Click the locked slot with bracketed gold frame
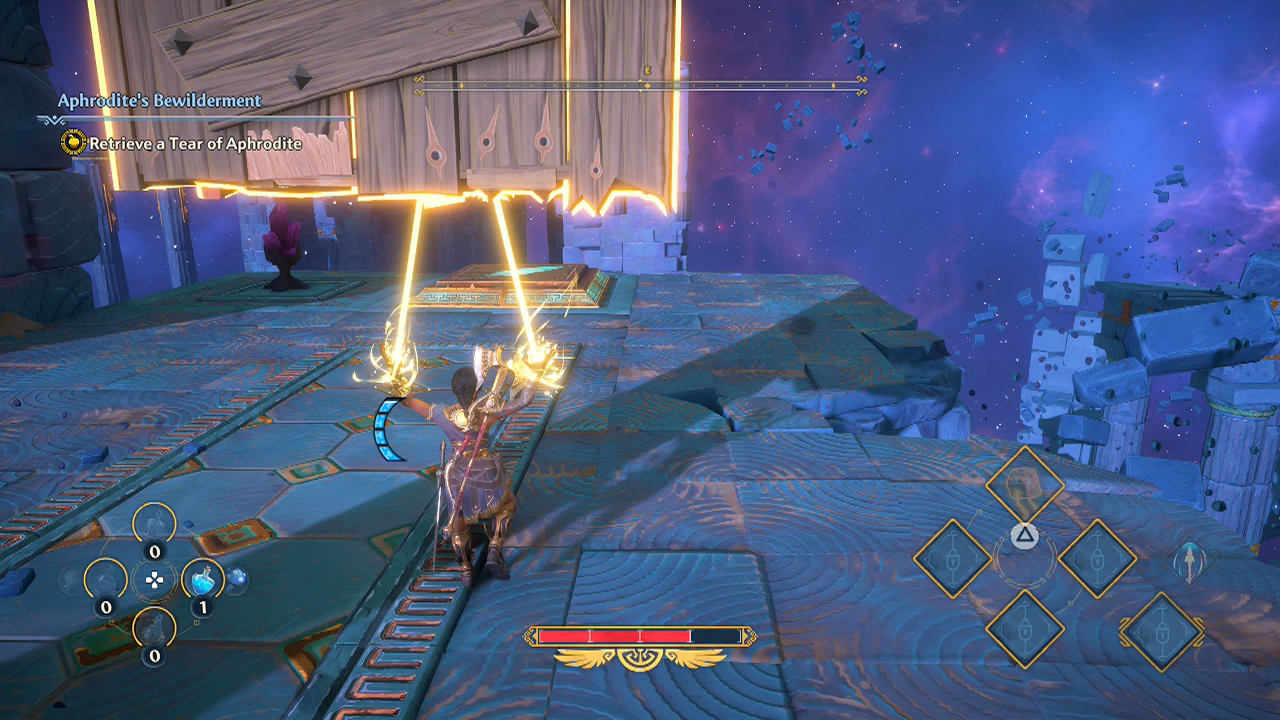 click(x=1161, y=631)
